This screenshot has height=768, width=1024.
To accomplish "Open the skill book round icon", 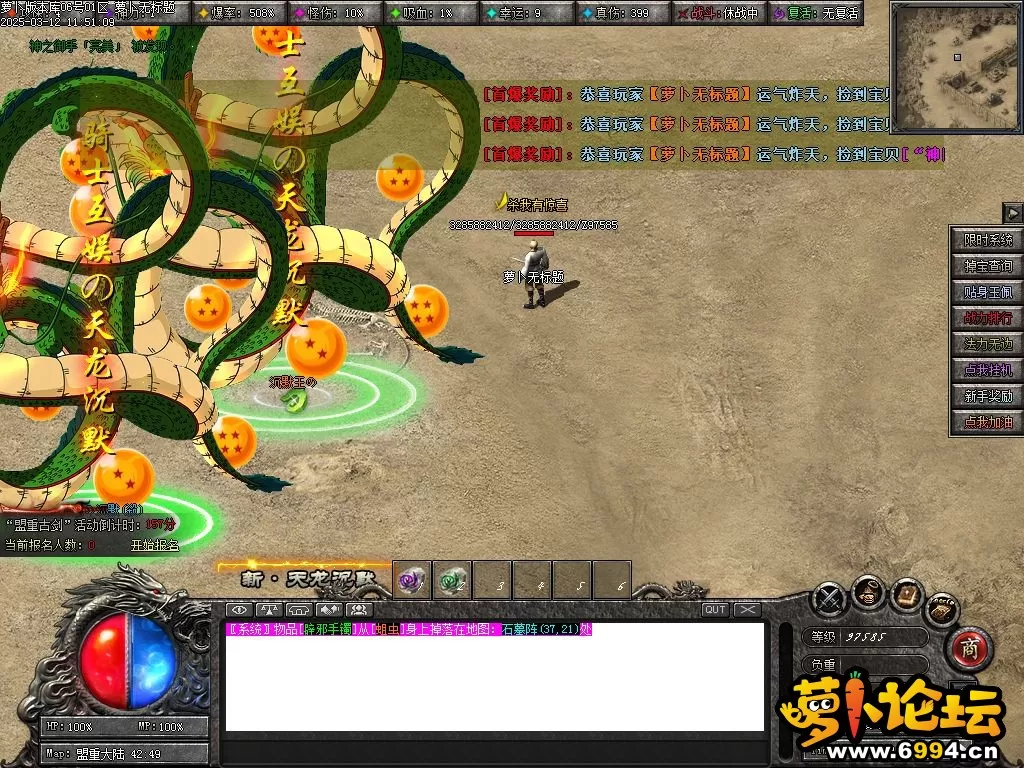I will pos(907,596).
